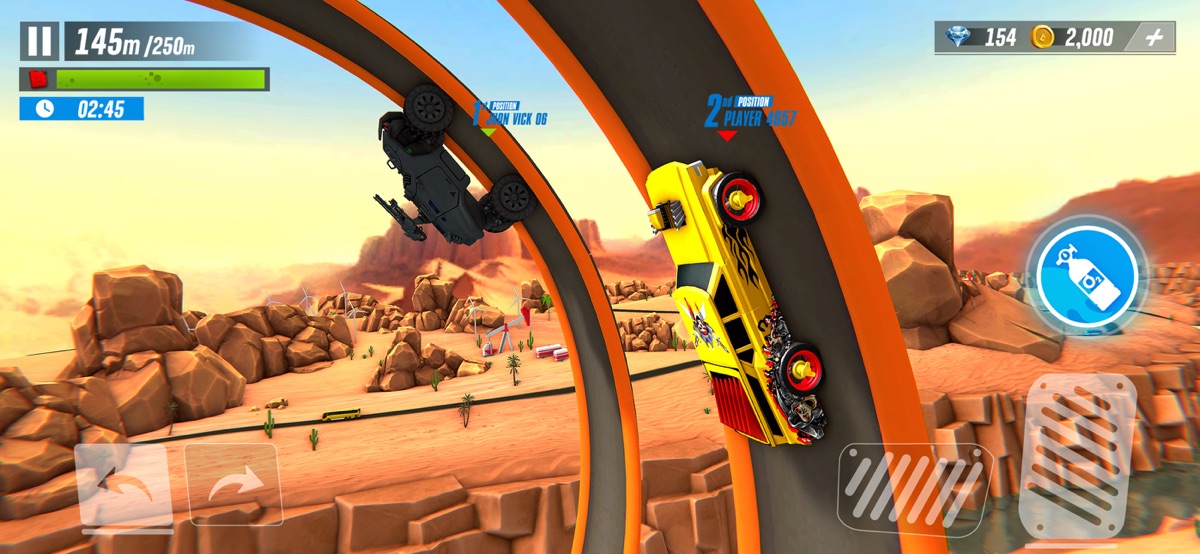Tap the gas accelerator pedal
1200x554 pixels.
click(1077, 455)
